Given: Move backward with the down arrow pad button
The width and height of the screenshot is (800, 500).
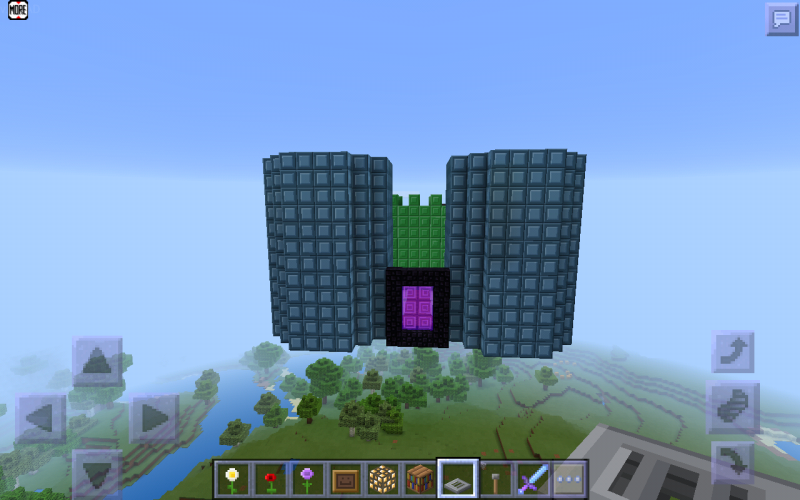Looking at the screenshot, I should pyautogui.click(x=97, y=473).
